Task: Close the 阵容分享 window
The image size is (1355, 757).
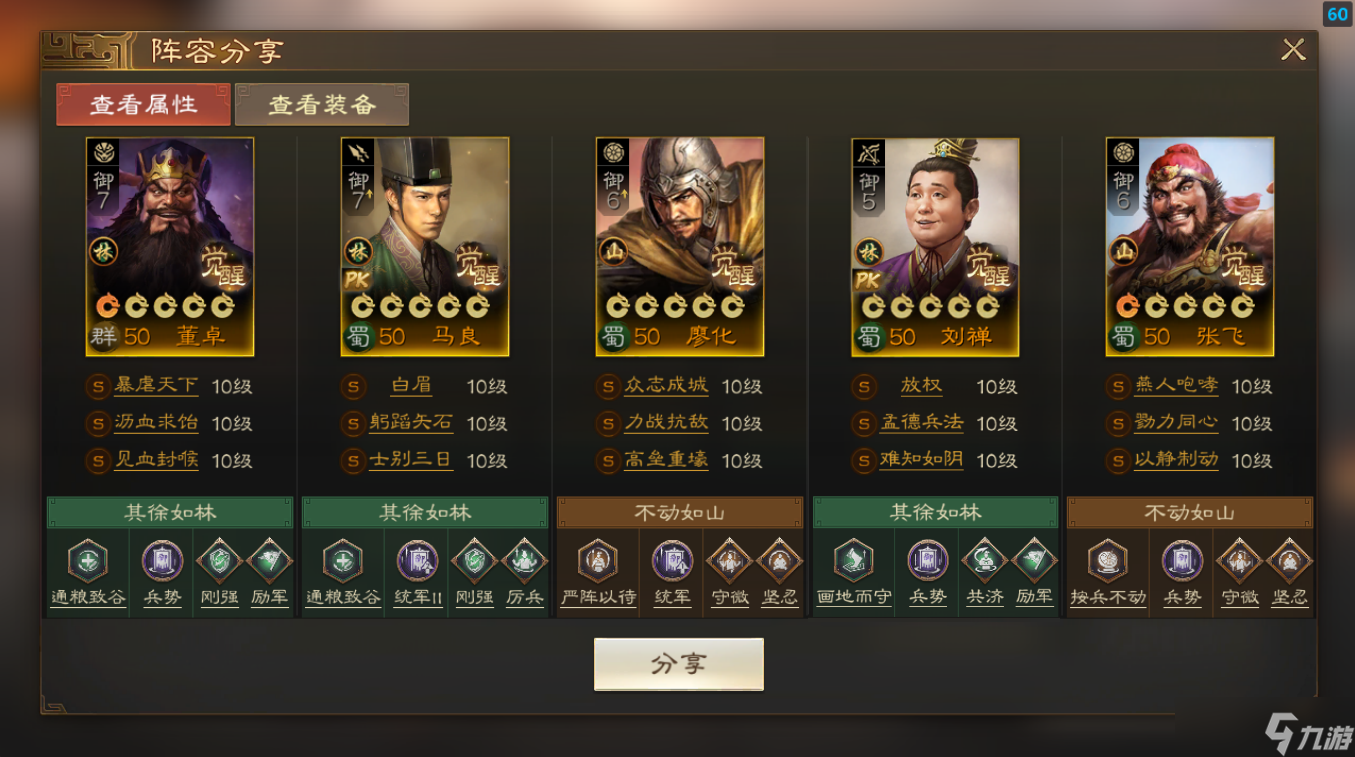Action: click(x=1293, y=50)
